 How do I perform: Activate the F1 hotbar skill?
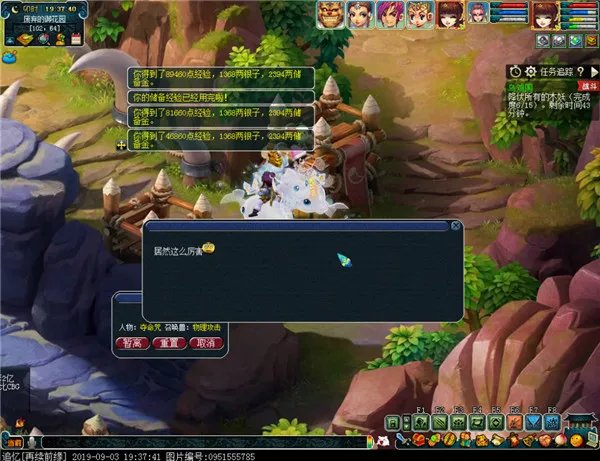click(x=421, y=423)
